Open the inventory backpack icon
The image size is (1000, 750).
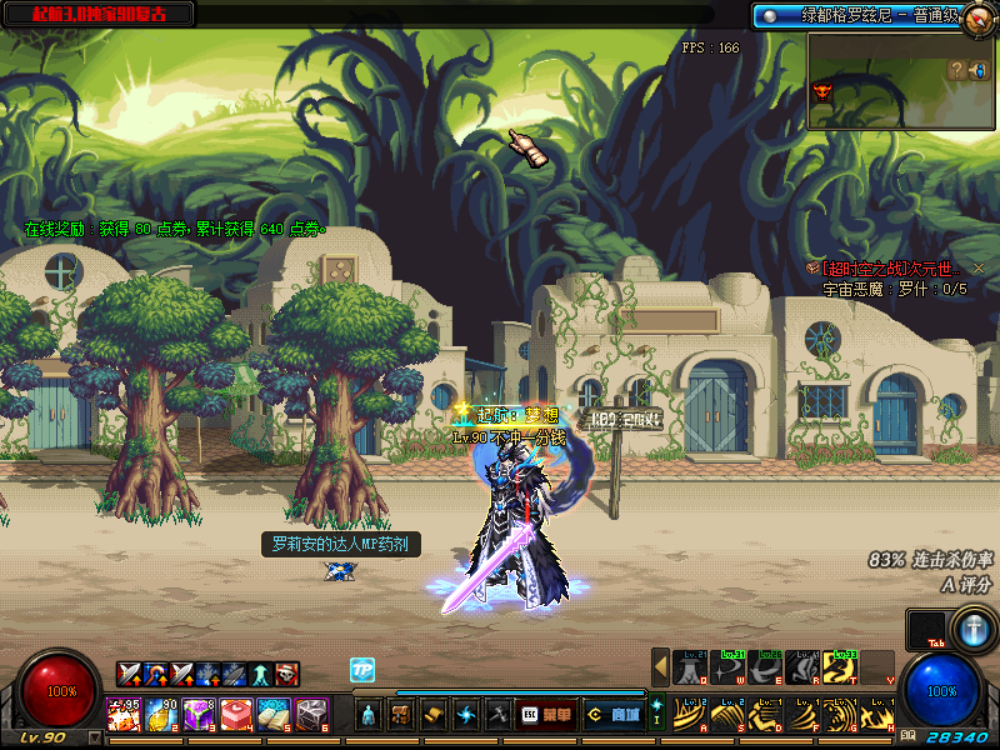(402, 714)
